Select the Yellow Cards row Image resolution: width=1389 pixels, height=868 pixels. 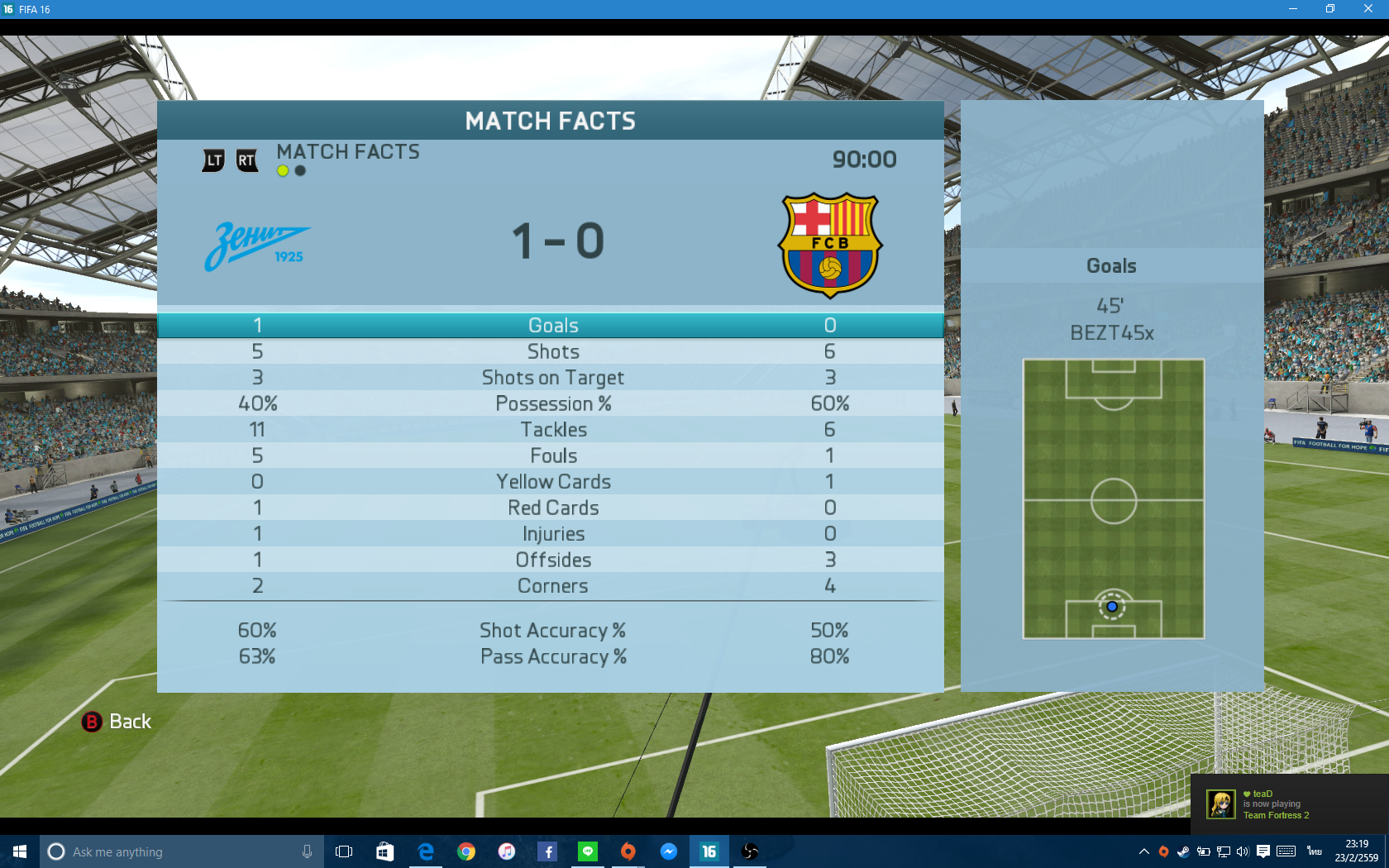(552, 482)
